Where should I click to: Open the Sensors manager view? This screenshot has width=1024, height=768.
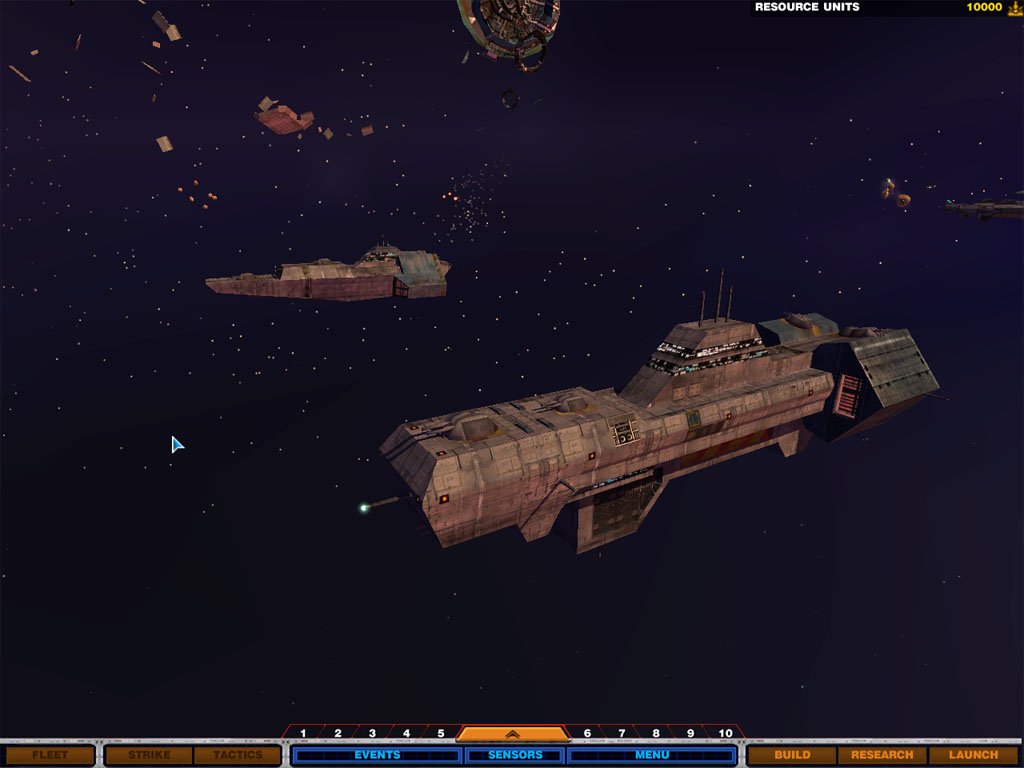(514, 755)
